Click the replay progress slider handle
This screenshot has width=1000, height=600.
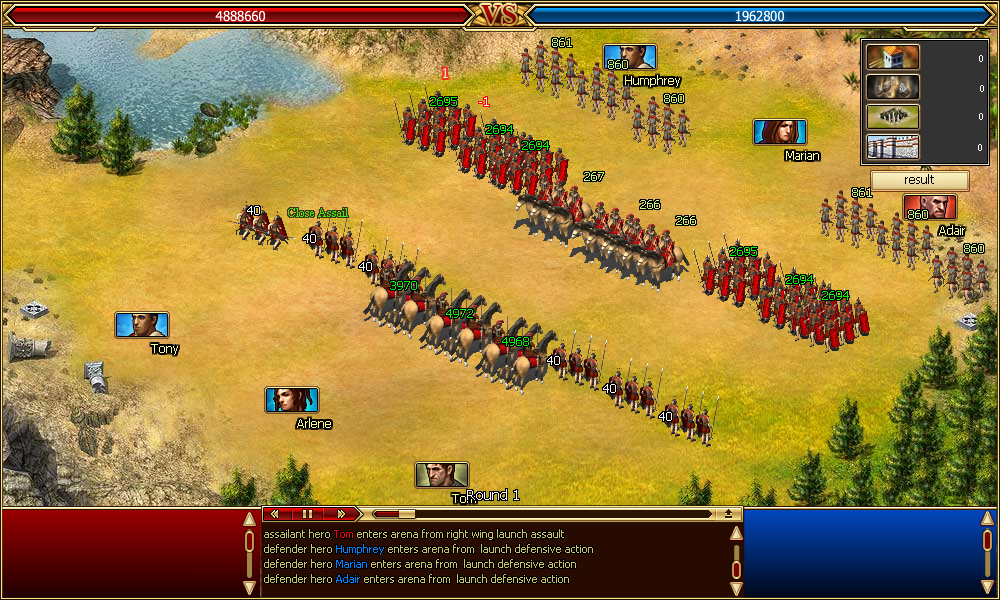[x=406, y=514]
